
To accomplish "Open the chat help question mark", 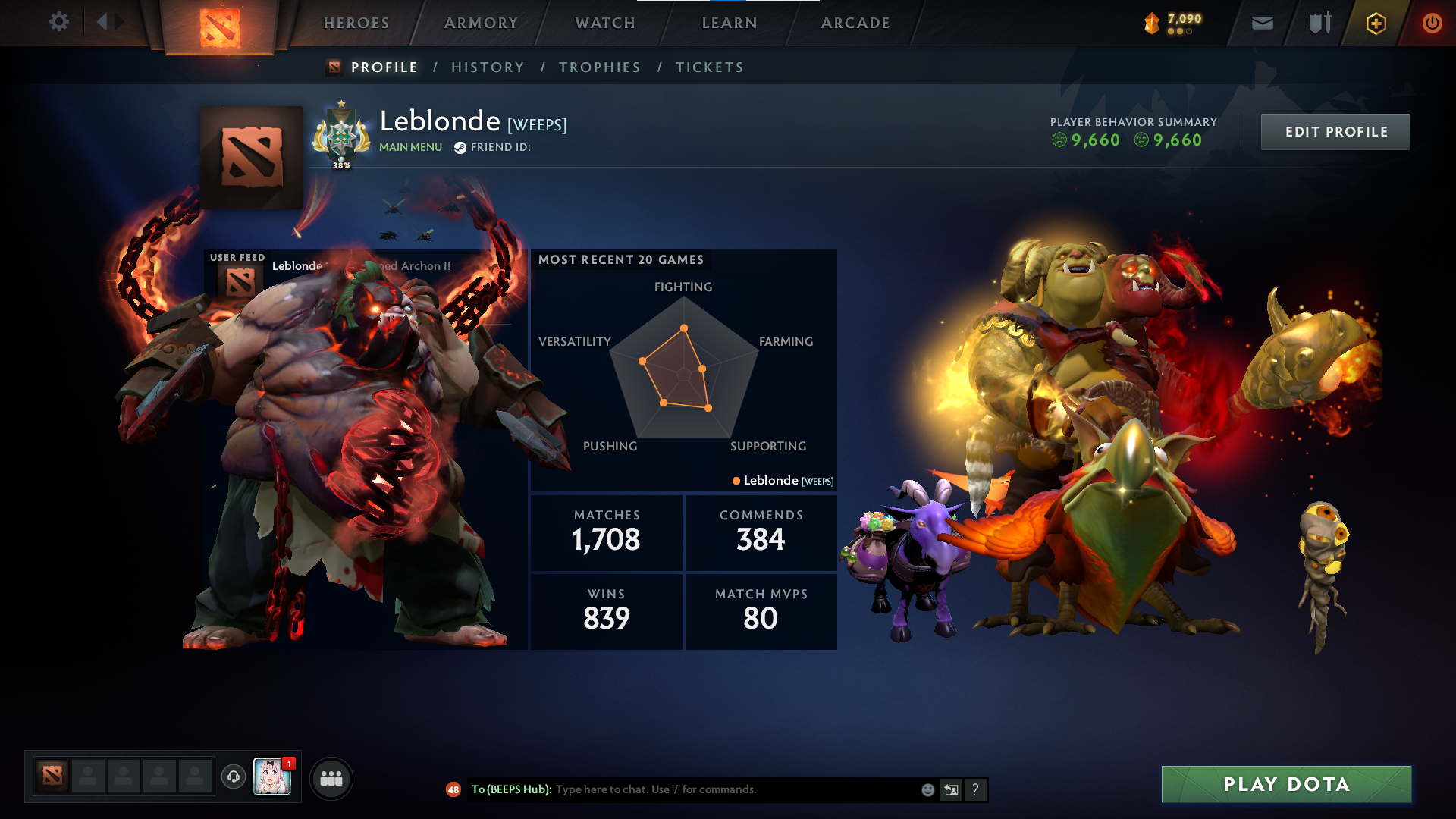I will [975, 789].
